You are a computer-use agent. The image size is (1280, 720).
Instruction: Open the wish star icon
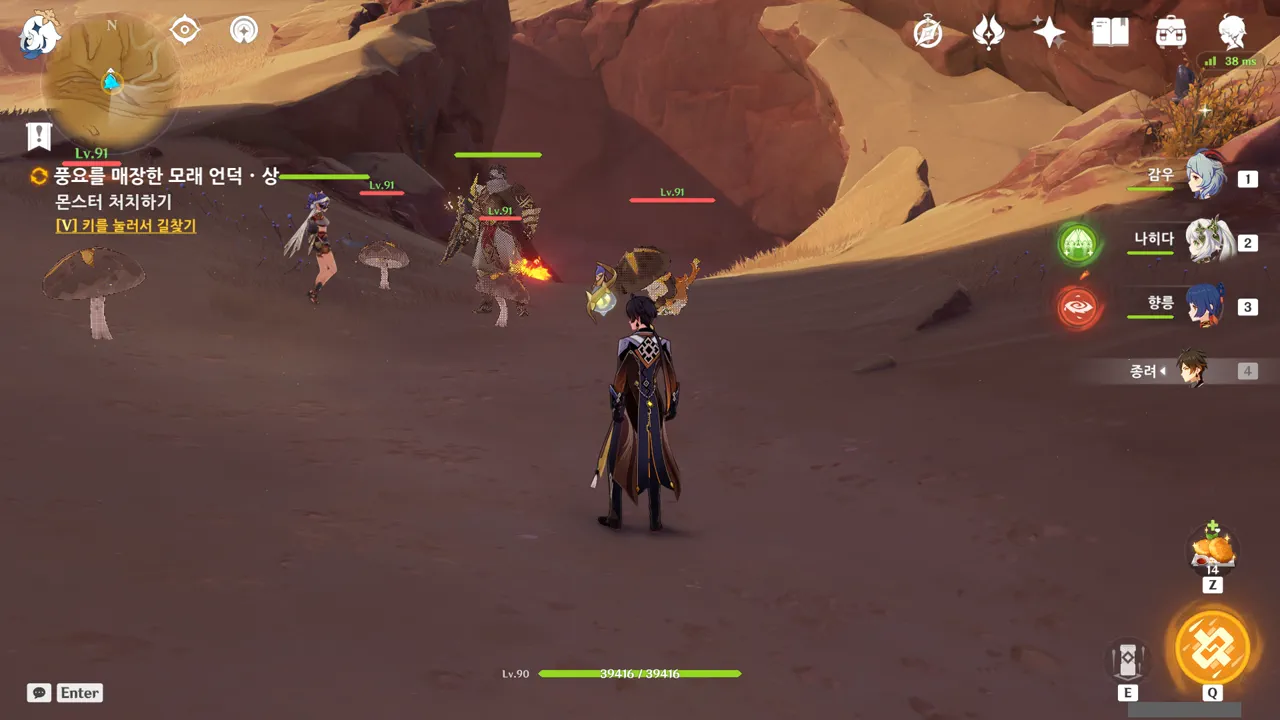click(1049, 33)
